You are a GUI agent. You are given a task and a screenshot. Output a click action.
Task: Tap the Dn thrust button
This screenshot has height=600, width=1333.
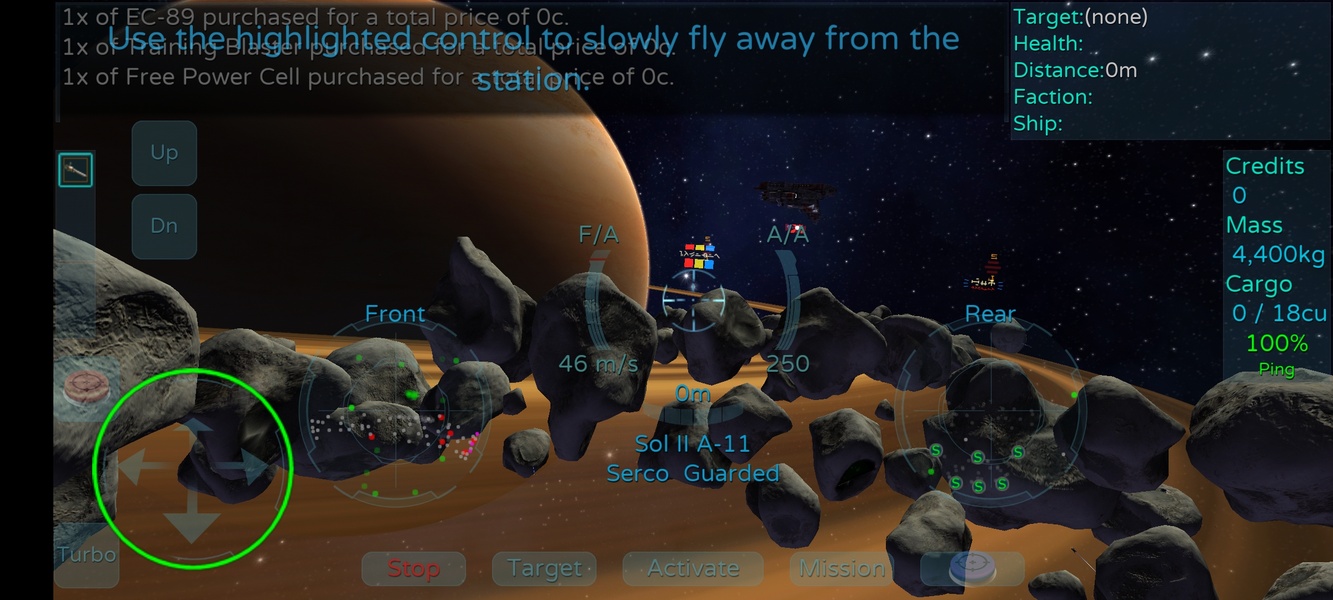[x=164, y=226]
